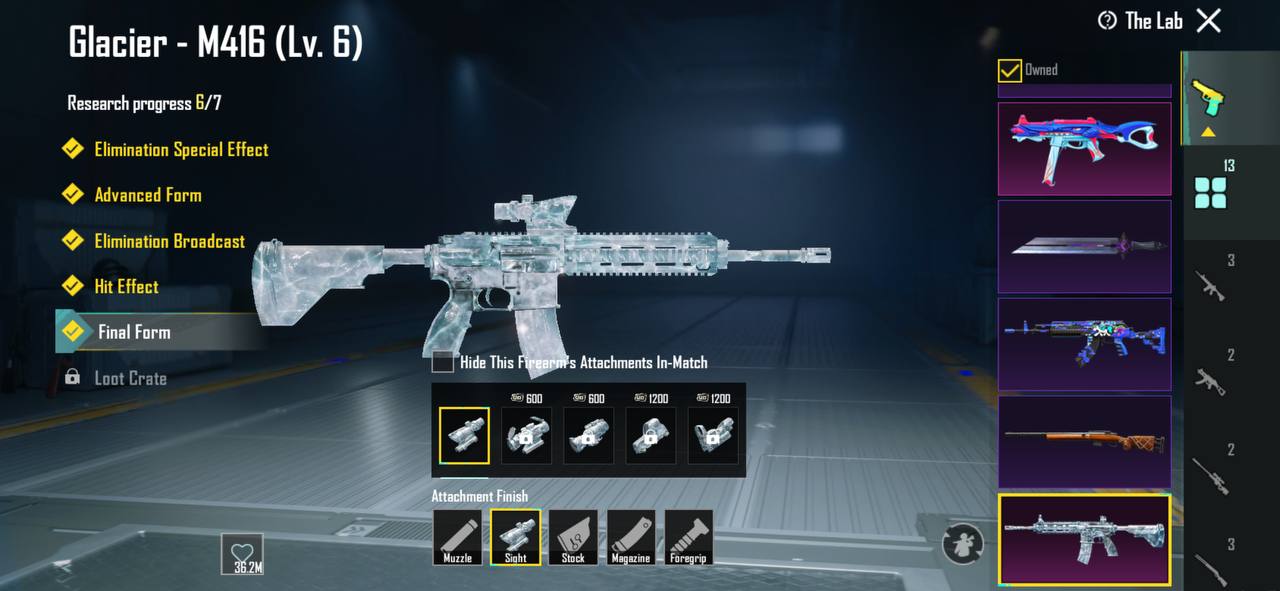This screenshot has height=591, width=1280.
Task: Select Elimination Broadcast research entry
Action: pyautogui.click(x=169, y=241)
